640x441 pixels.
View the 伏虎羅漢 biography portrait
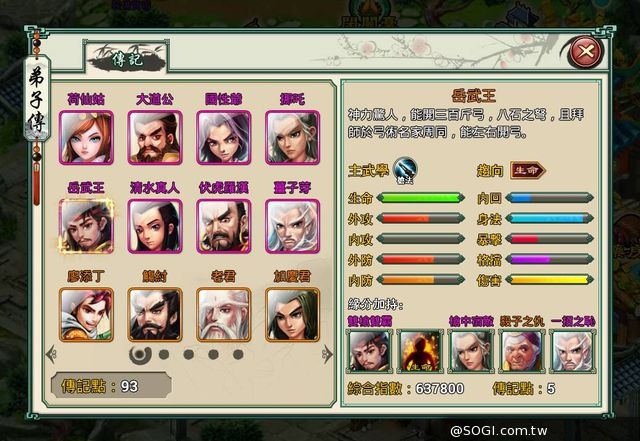(x=223, y=224)
